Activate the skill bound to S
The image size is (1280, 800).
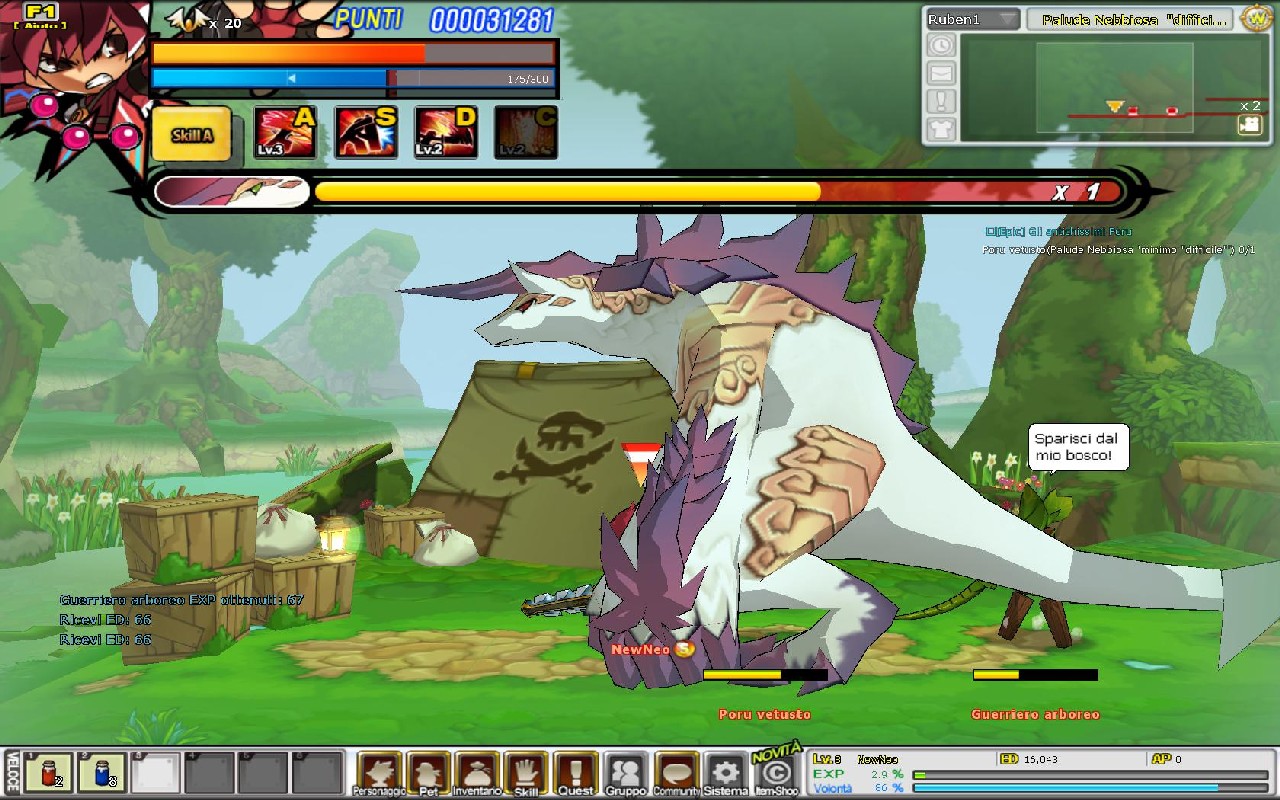coord(365,133)
